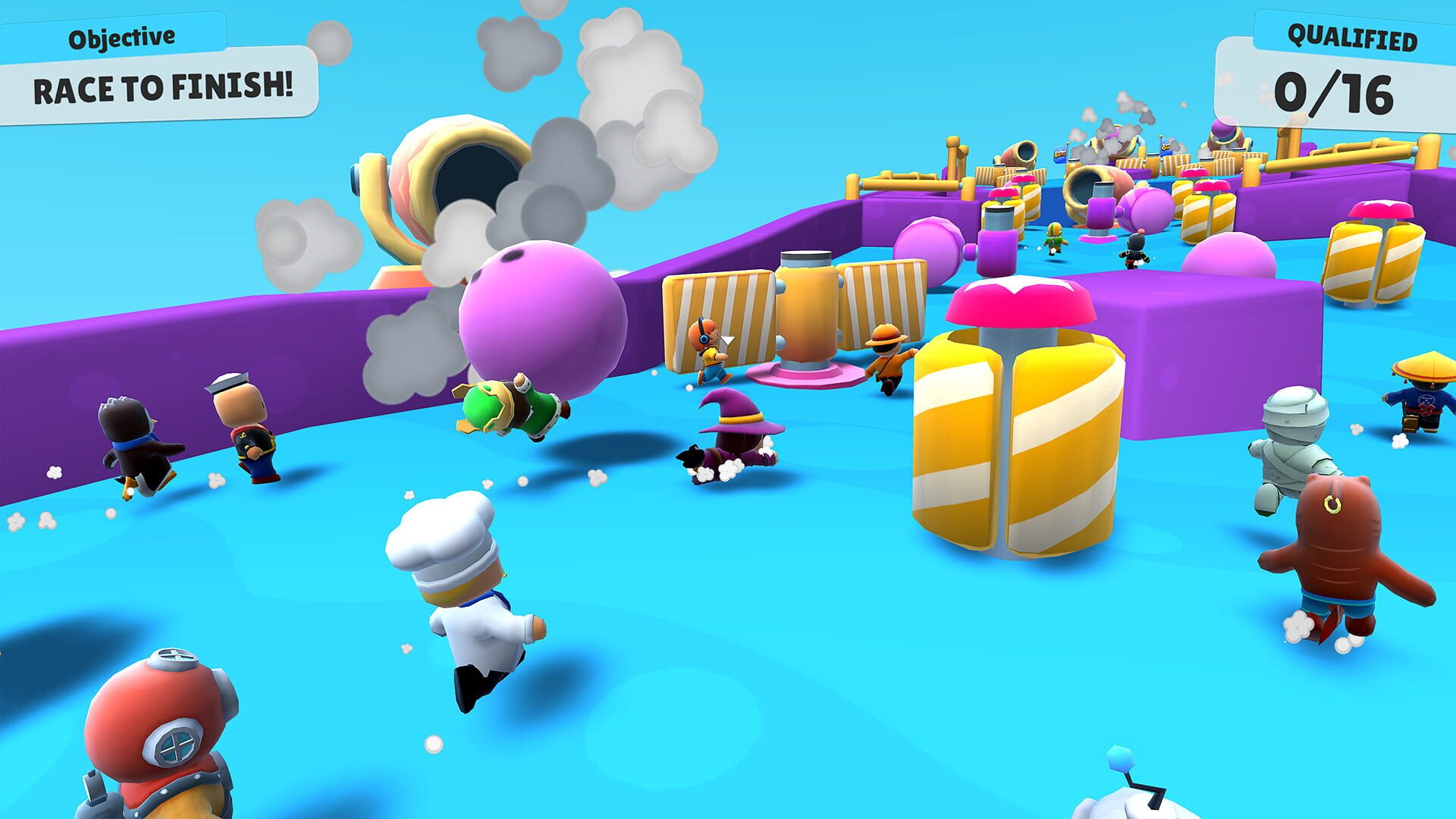Select the green turtle character mid-jump
The height and width of the screenshot is (819, 1456).
pyautogui.click(x=508, y=409)
